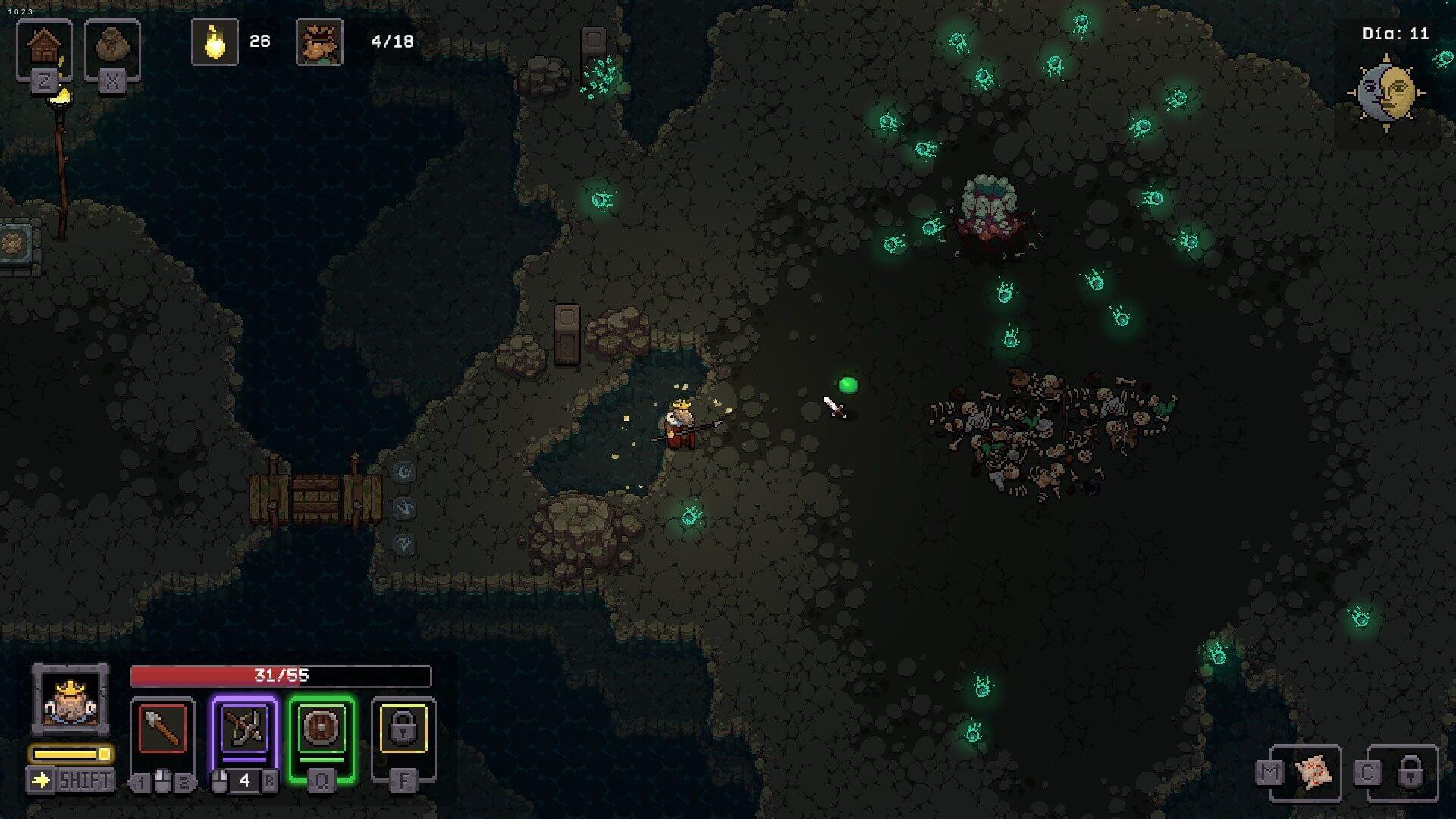Click the locked slot beside the map
This screenshot has height=819, width=1456.
click(1409, 773)
